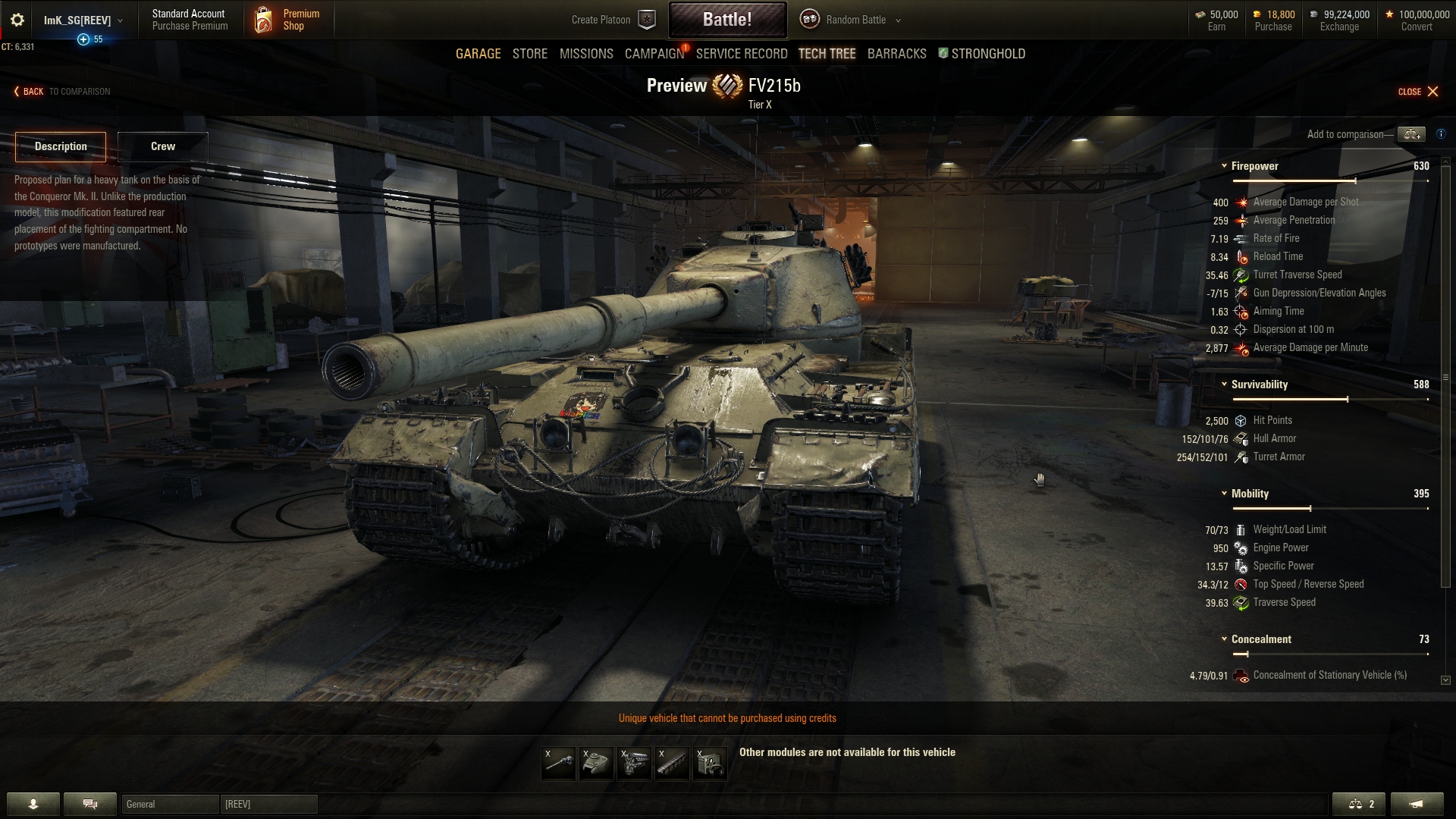Select the gun module icon
Screen dimensions: 1456x819
[x=559, y=763]
